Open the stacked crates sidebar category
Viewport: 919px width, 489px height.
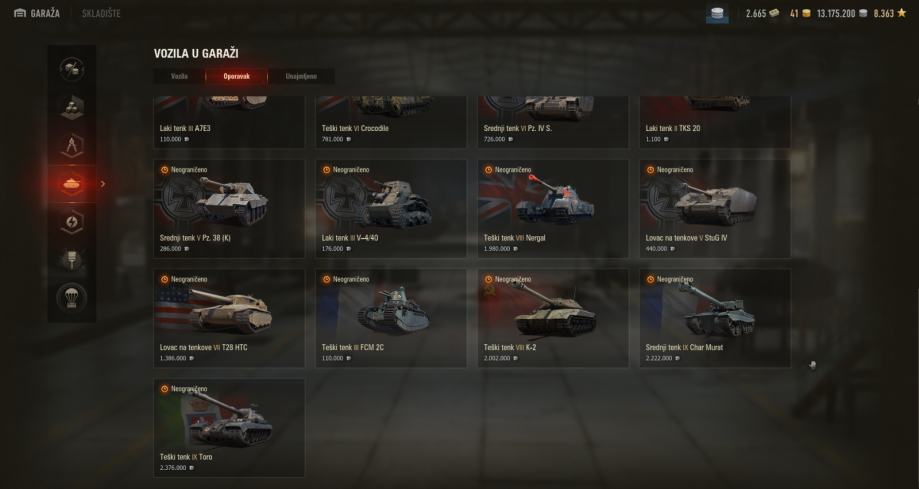click(x=72, y=107)
